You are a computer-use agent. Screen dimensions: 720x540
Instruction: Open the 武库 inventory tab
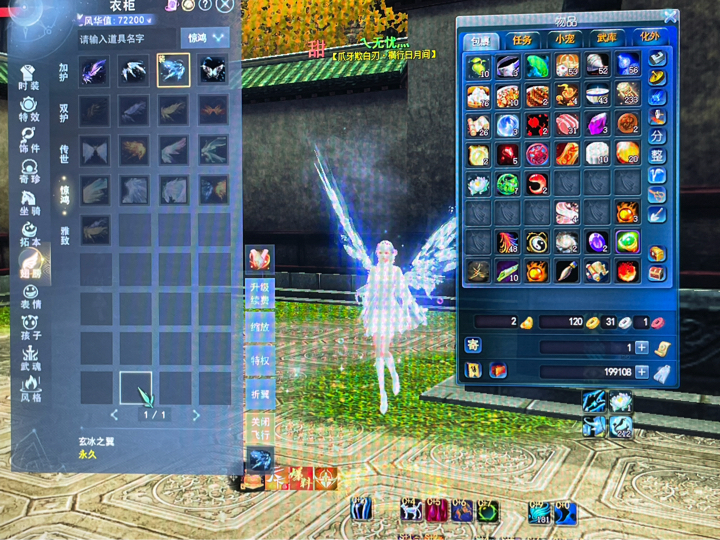[606, 40]
